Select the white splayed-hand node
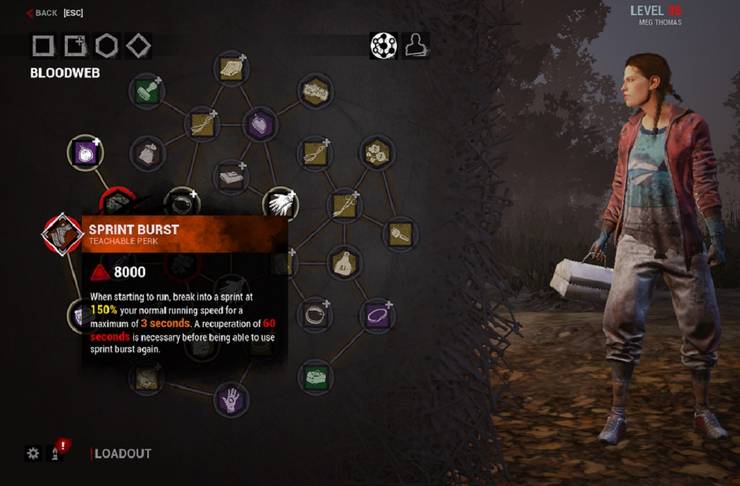The height and width of the screenshot is (486, 740). (x=281, y=204)
